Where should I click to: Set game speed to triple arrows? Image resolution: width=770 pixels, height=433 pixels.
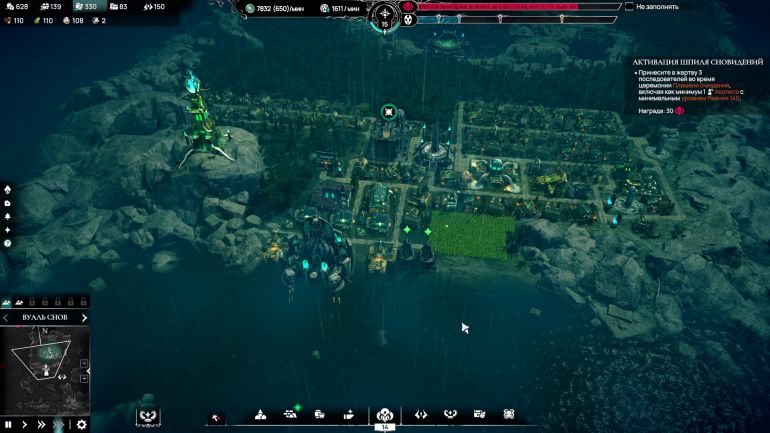click(59, 424)
